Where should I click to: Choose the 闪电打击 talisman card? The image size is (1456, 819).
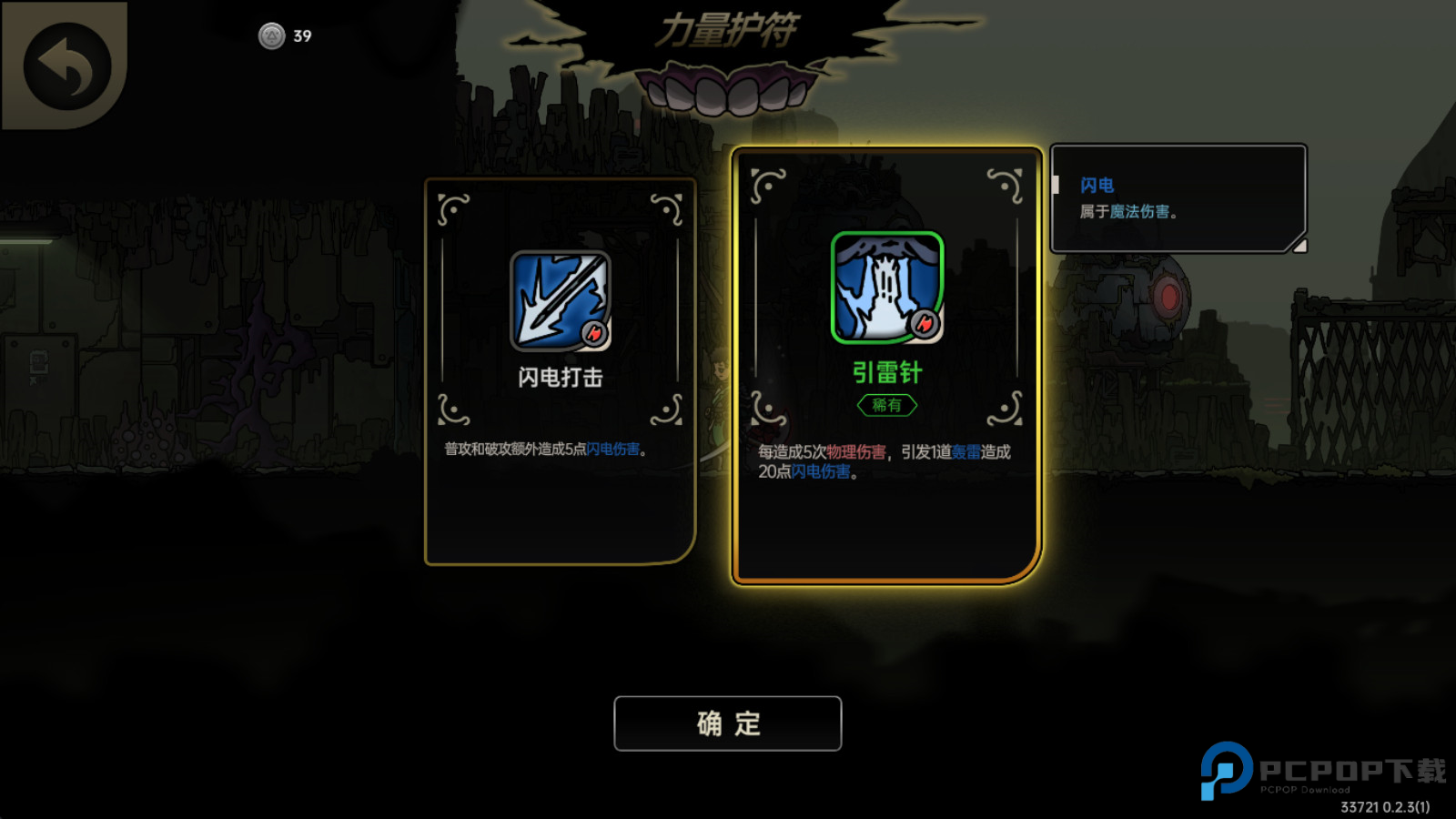tap(560, 370)
